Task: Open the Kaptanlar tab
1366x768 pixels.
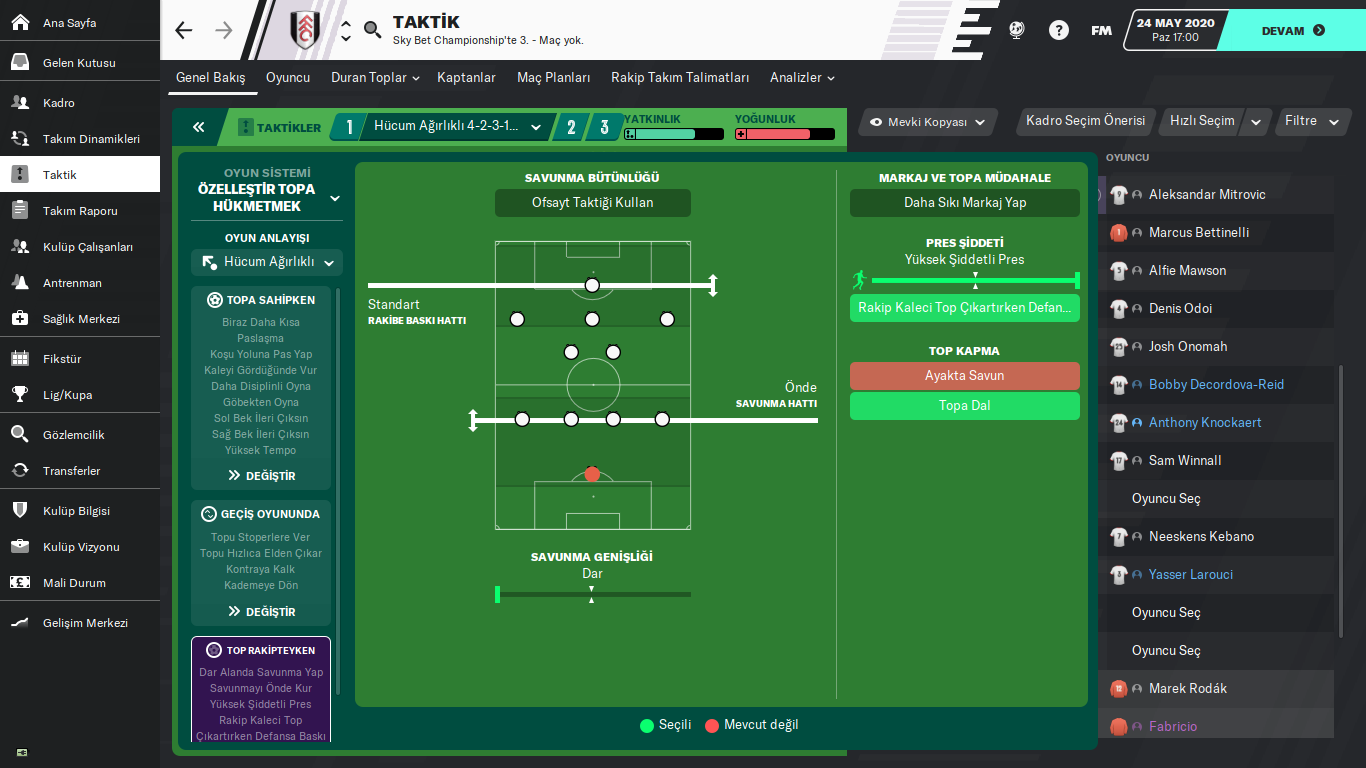Action: 466,78
